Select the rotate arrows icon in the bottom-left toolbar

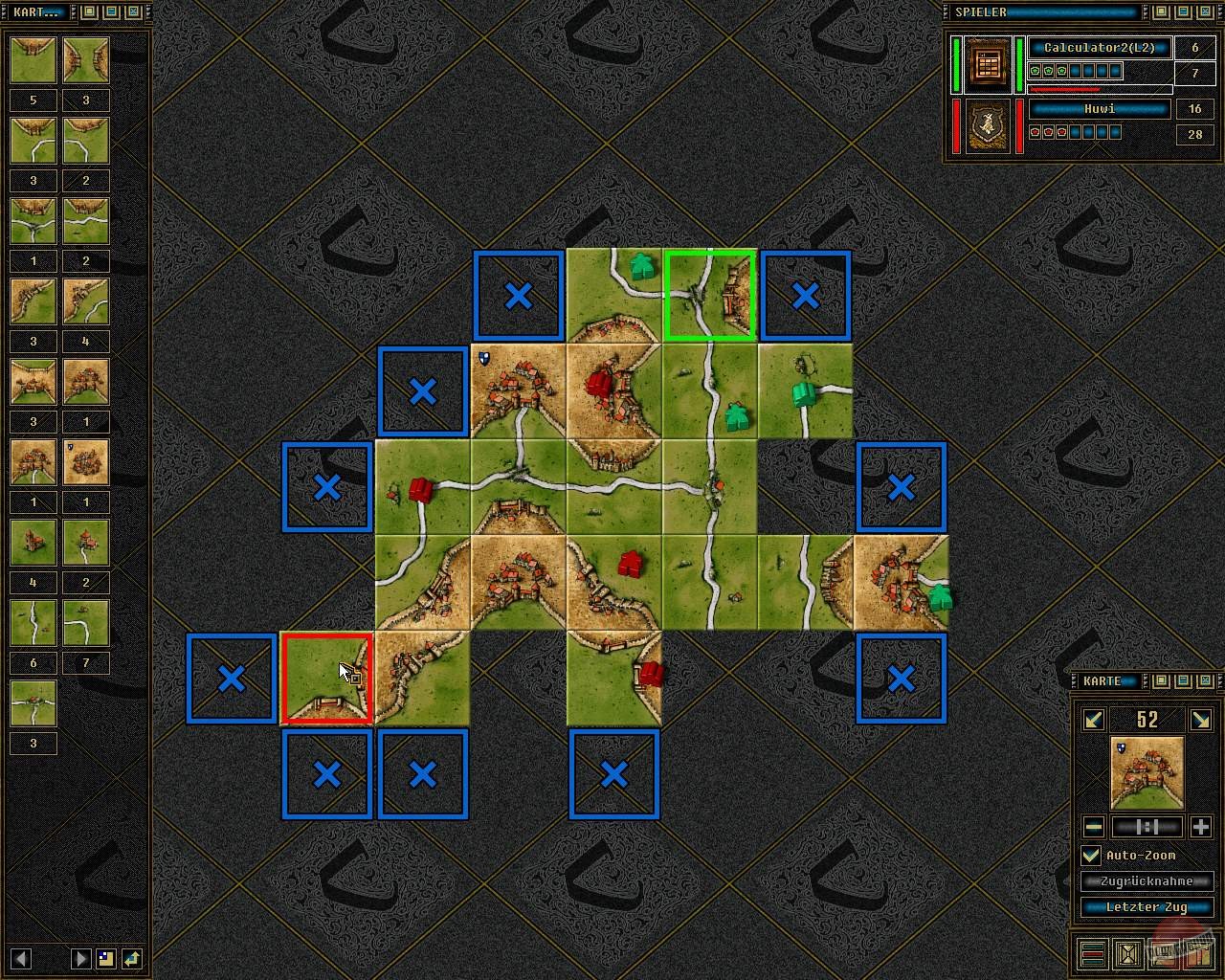[x=133, y=958]
